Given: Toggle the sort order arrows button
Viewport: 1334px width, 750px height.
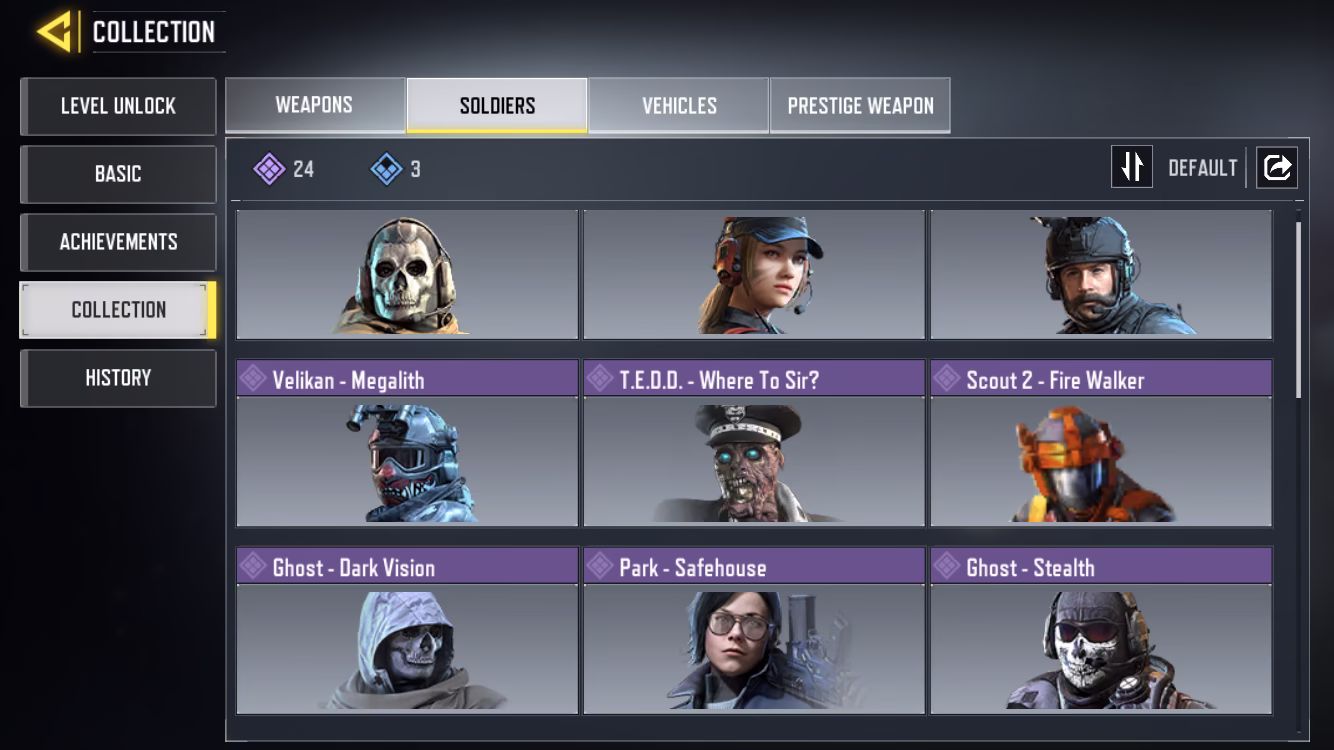Looking at the screenshot, I should tap(1132, 167).
